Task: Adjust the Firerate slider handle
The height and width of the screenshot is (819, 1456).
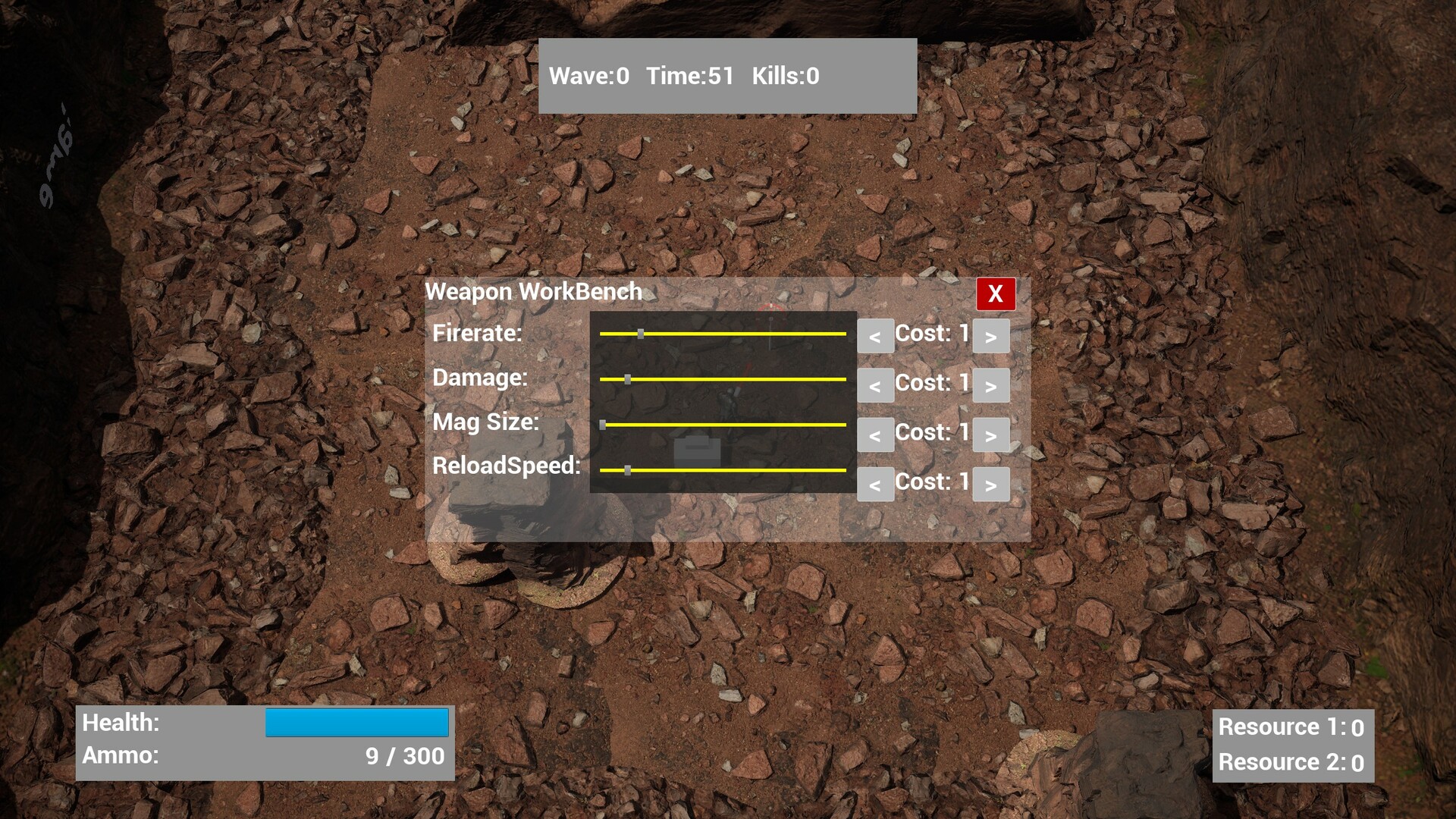Action: 642,333
